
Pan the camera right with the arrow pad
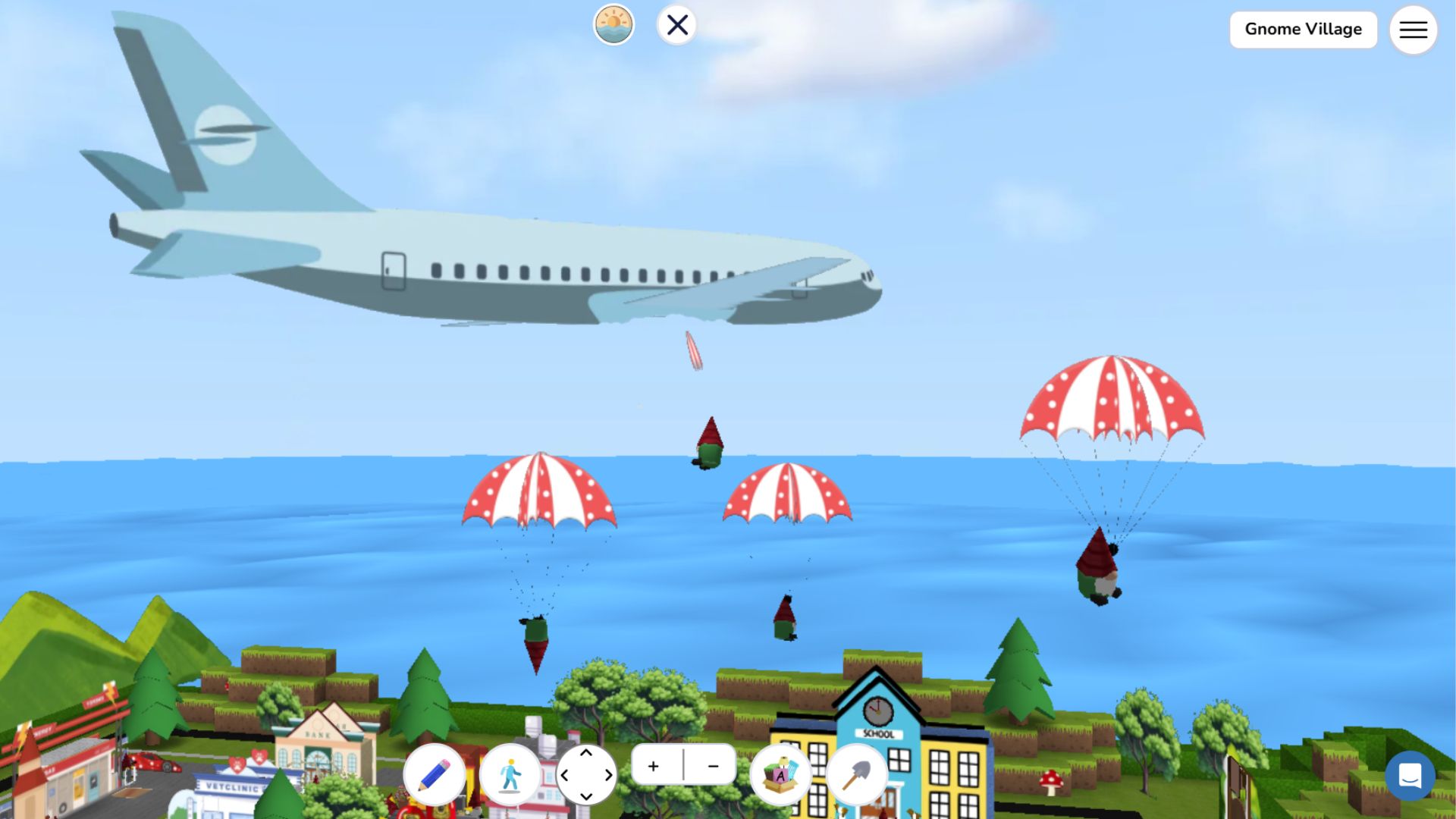pos(607,775)
